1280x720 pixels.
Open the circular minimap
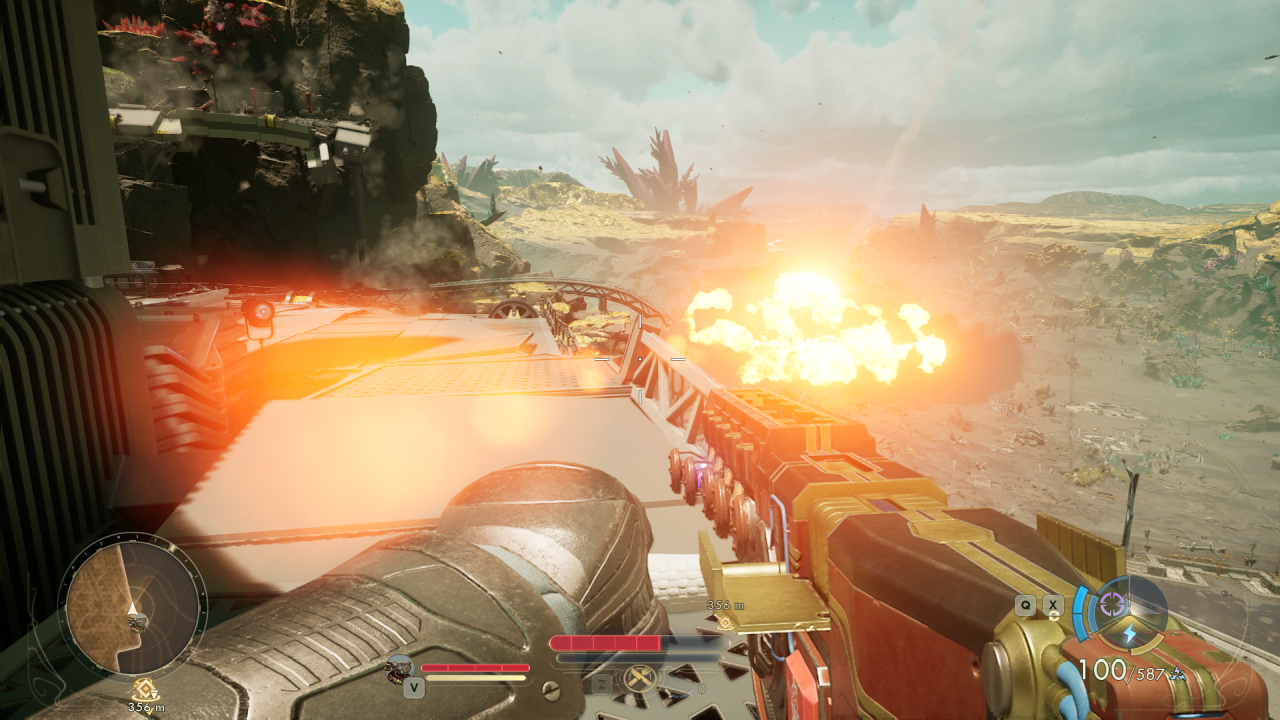(132, 606)
